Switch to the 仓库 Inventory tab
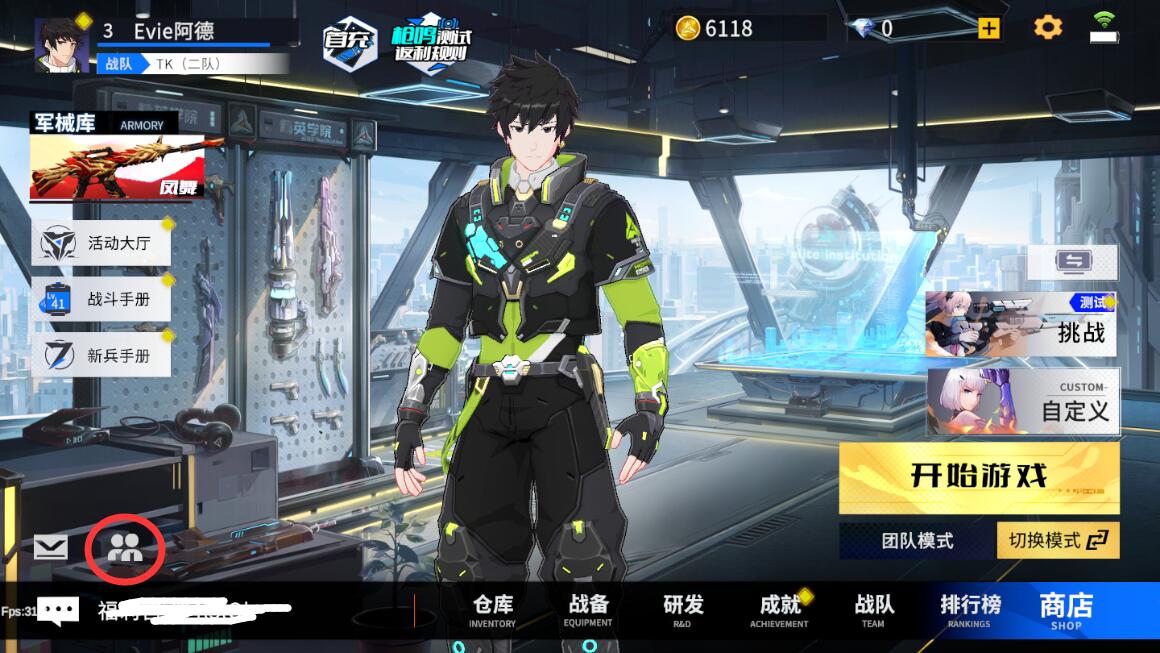Viewport: 1160px width, 653px height. [492, 610]
